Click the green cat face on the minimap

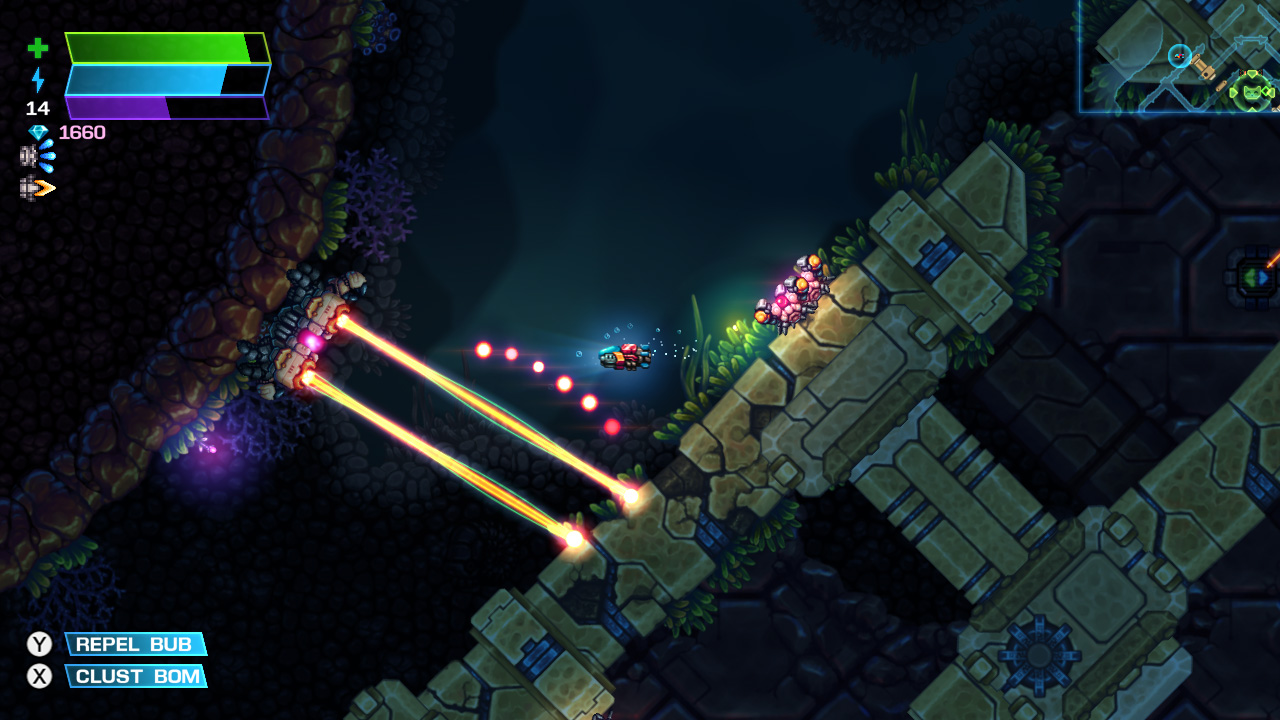tap(1252, 92)
